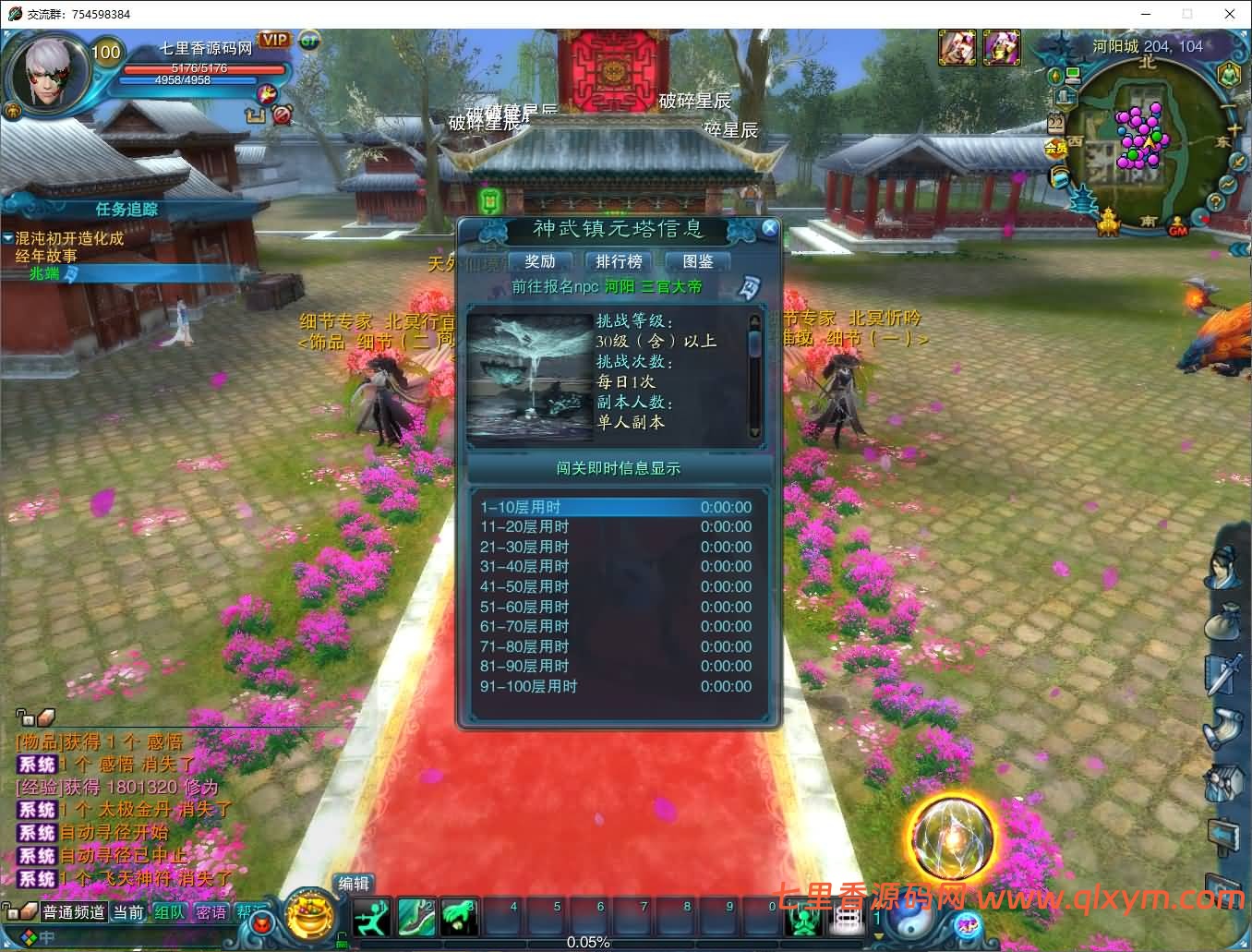The height and width of the screenshot is (952, 1252).
Task: Click the golden fruit bowl icon near the chat bar
Action: pos(310,917)
